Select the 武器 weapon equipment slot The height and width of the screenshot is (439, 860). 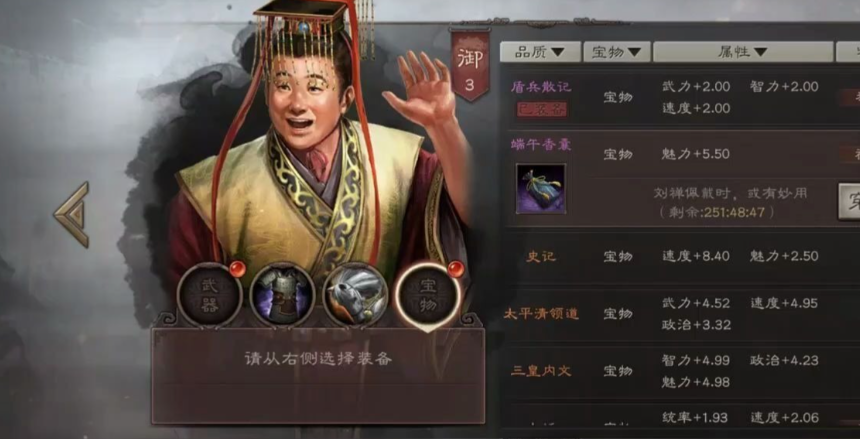tap(209, 294)
